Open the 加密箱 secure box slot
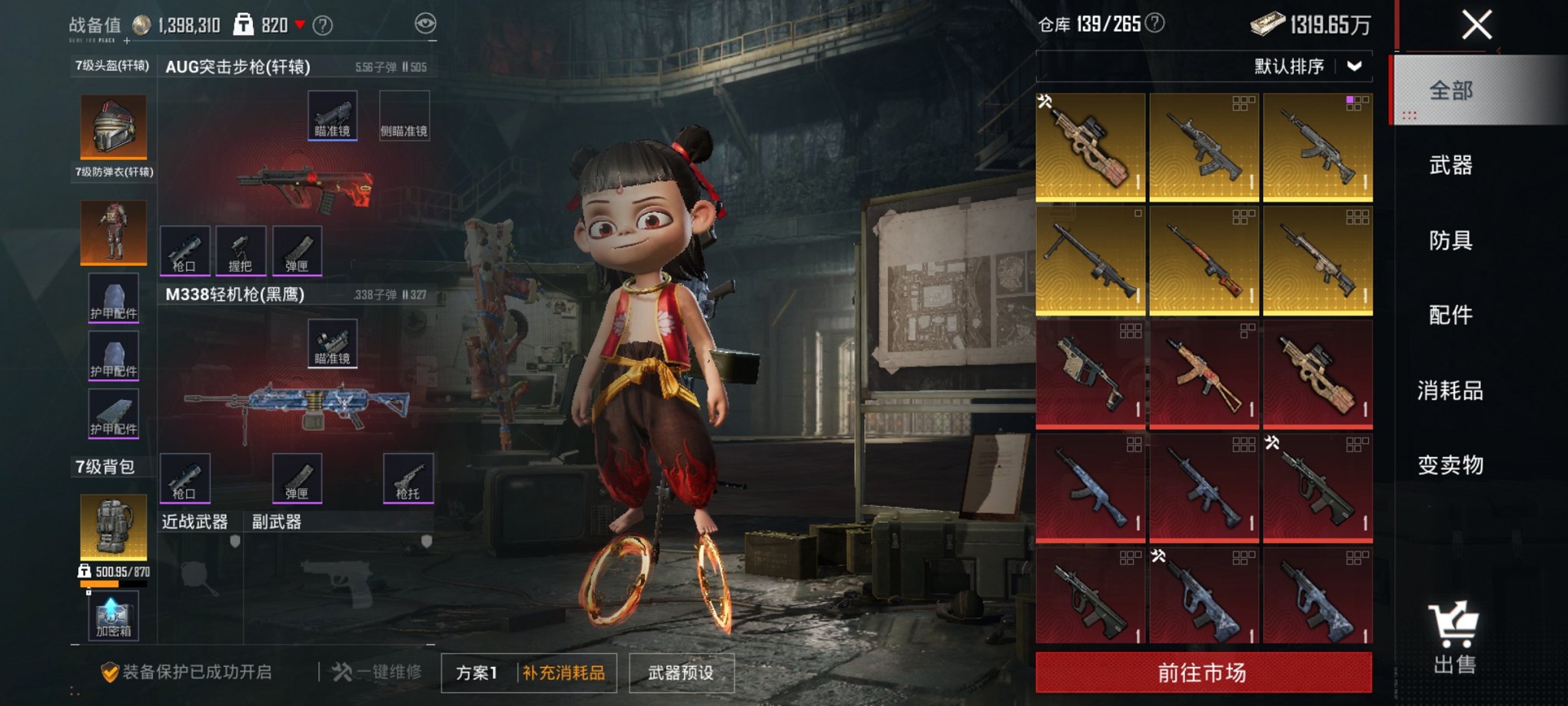This screenshot has height=706, width=1568. tap(114, 616)
